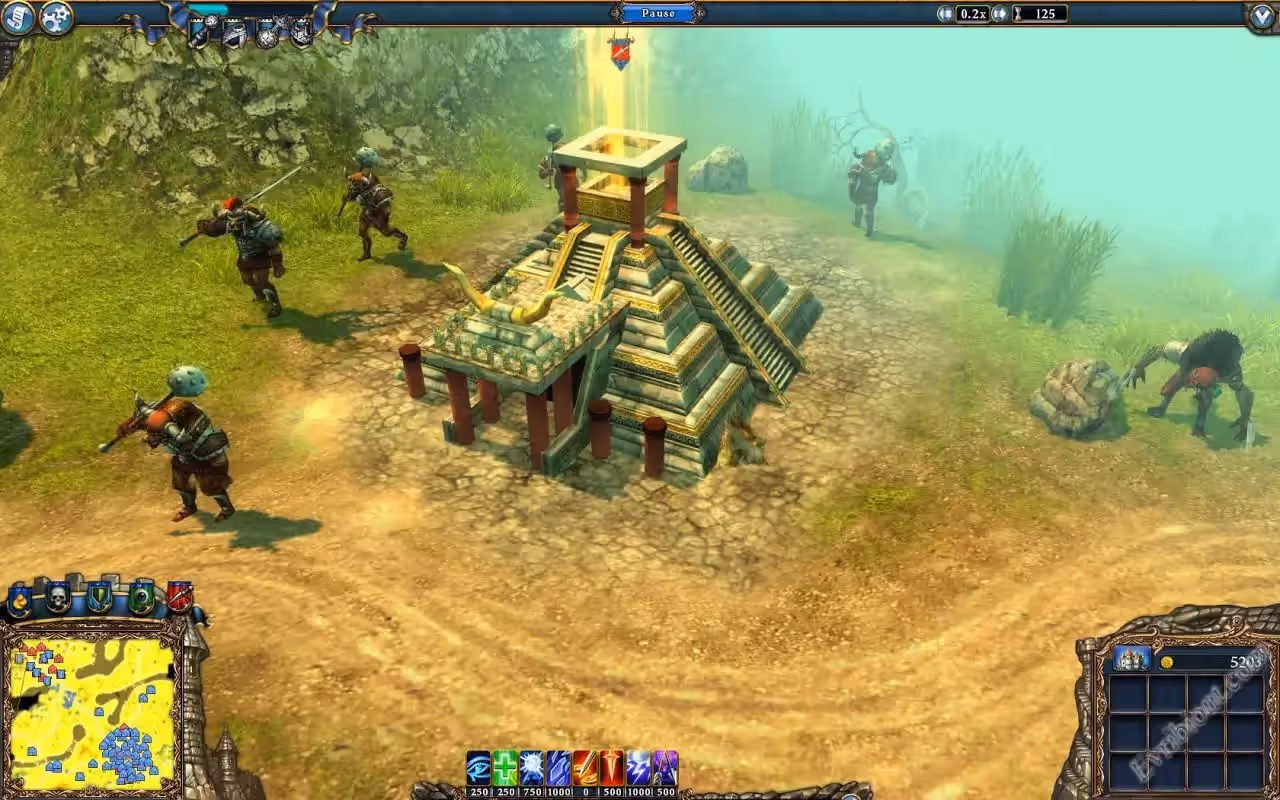Screen dimensions: 1280x800
Task: Use the zero-cost quill and coins ability
Action: (585, 768)
